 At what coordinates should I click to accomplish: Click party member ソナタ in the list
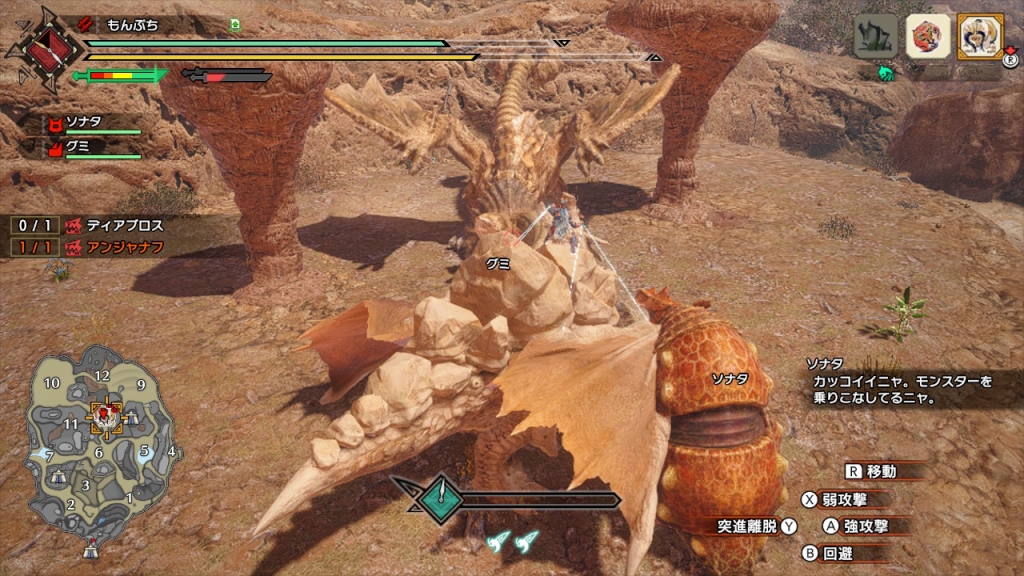92,123
